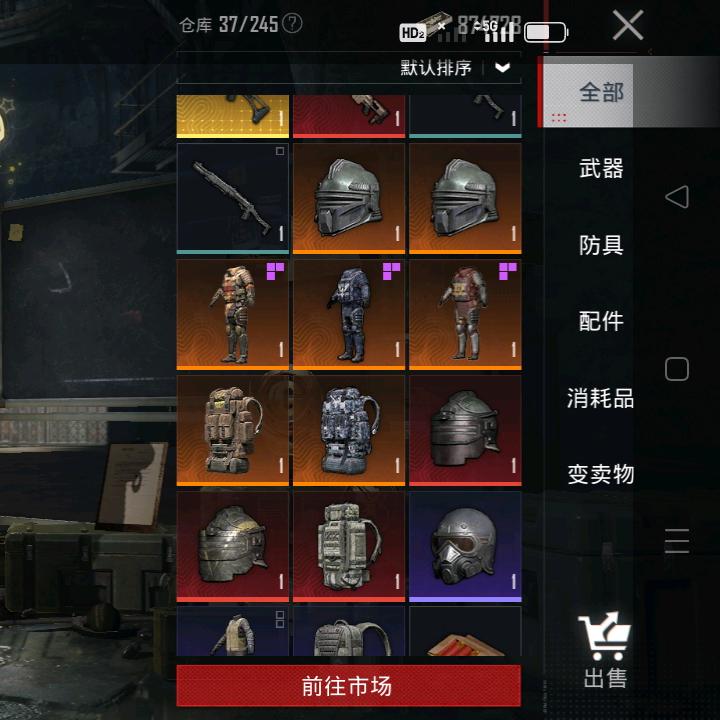720x720 pixels.
Task: Select the gas mask helmet on purple
Action: point(465,545)
